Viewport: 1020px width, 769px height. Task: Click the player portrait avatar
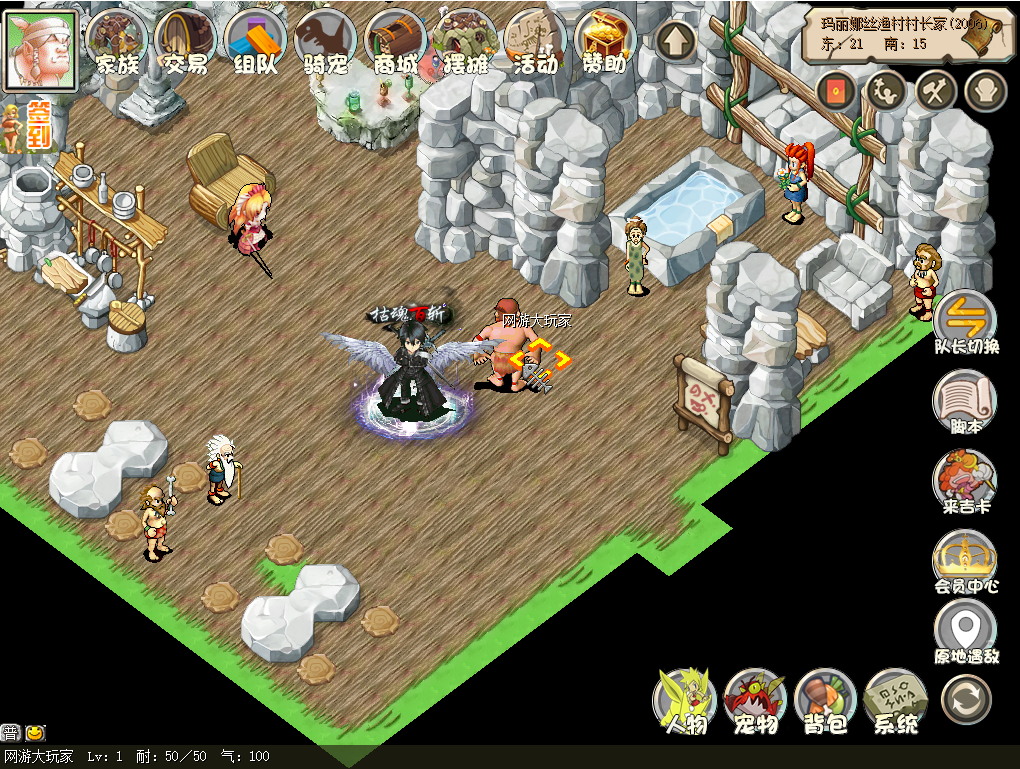pyautogui.click(x=41, y=47)
